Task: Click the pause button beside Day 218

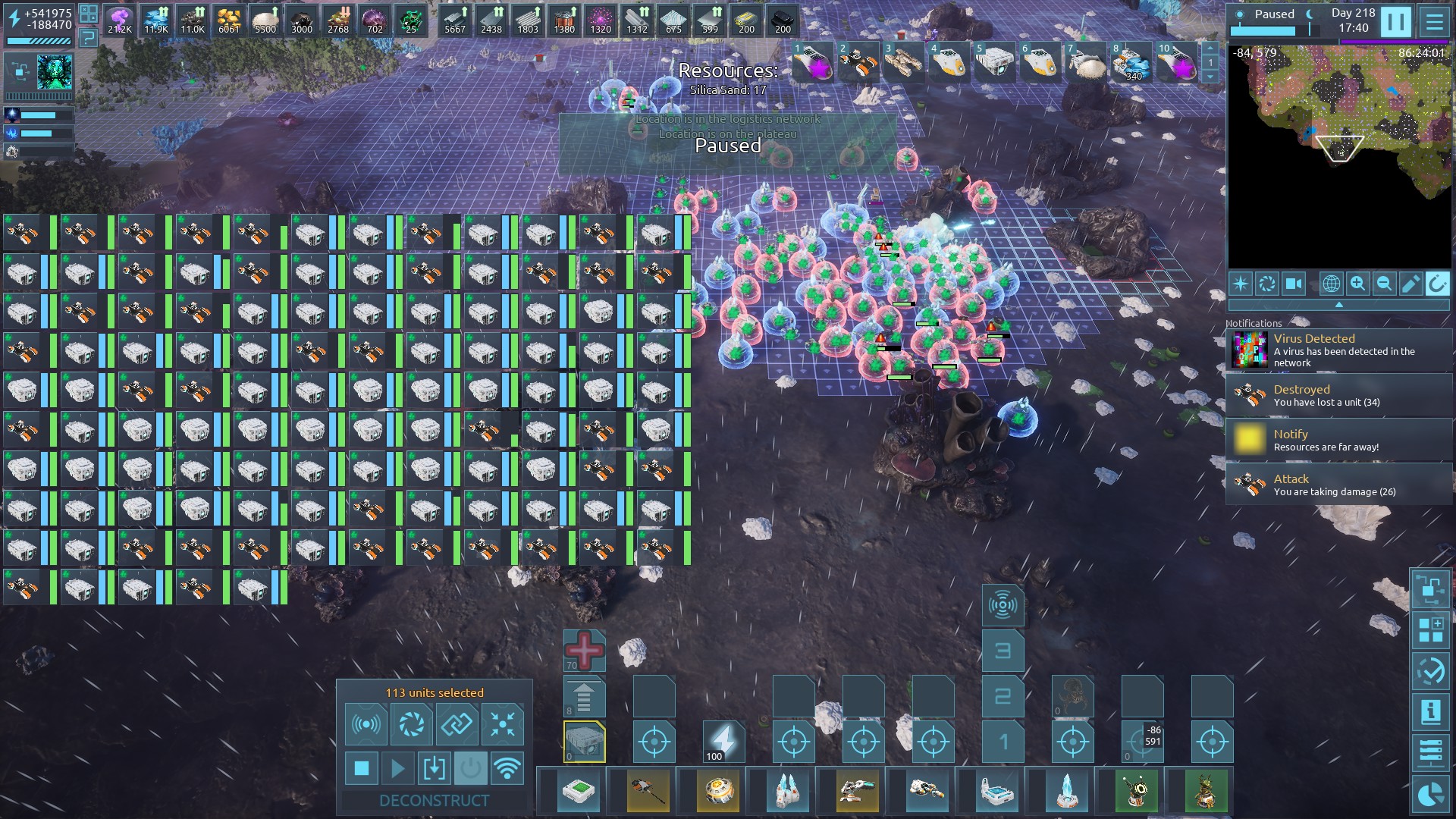Action: point(1395,21)
